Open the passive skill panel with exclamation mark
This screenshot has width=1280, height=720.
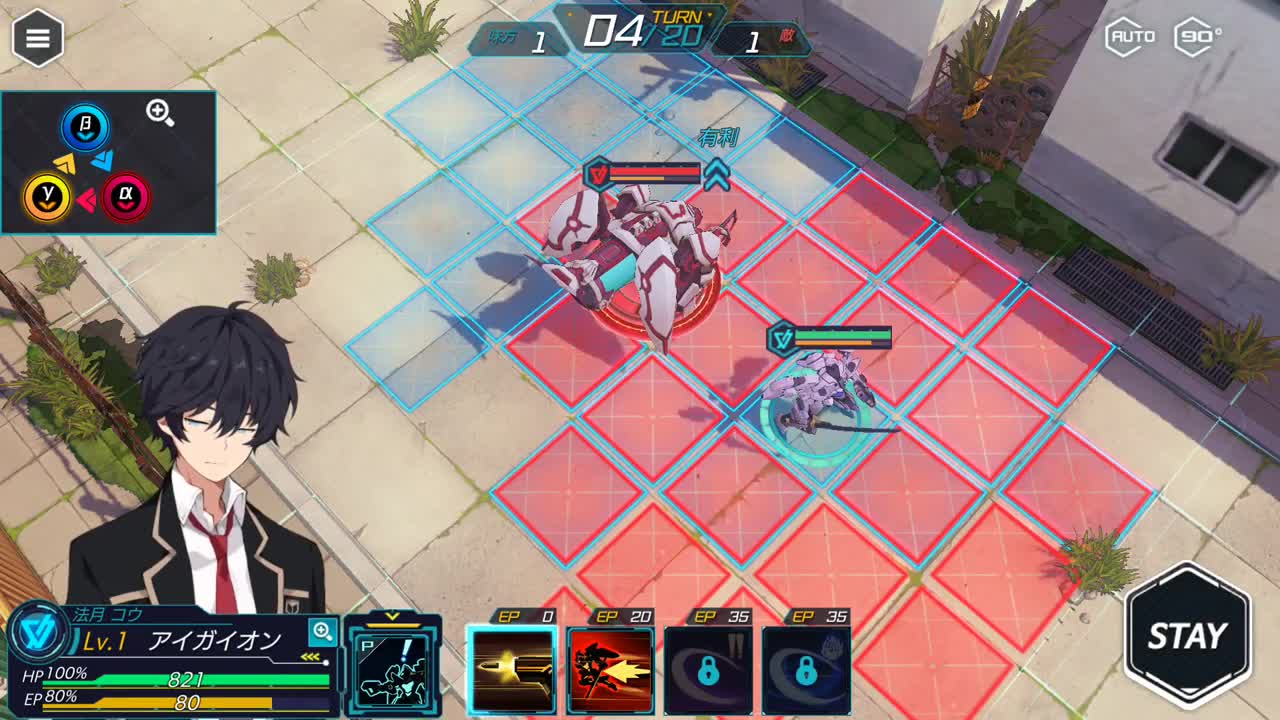tap(393, 668)
